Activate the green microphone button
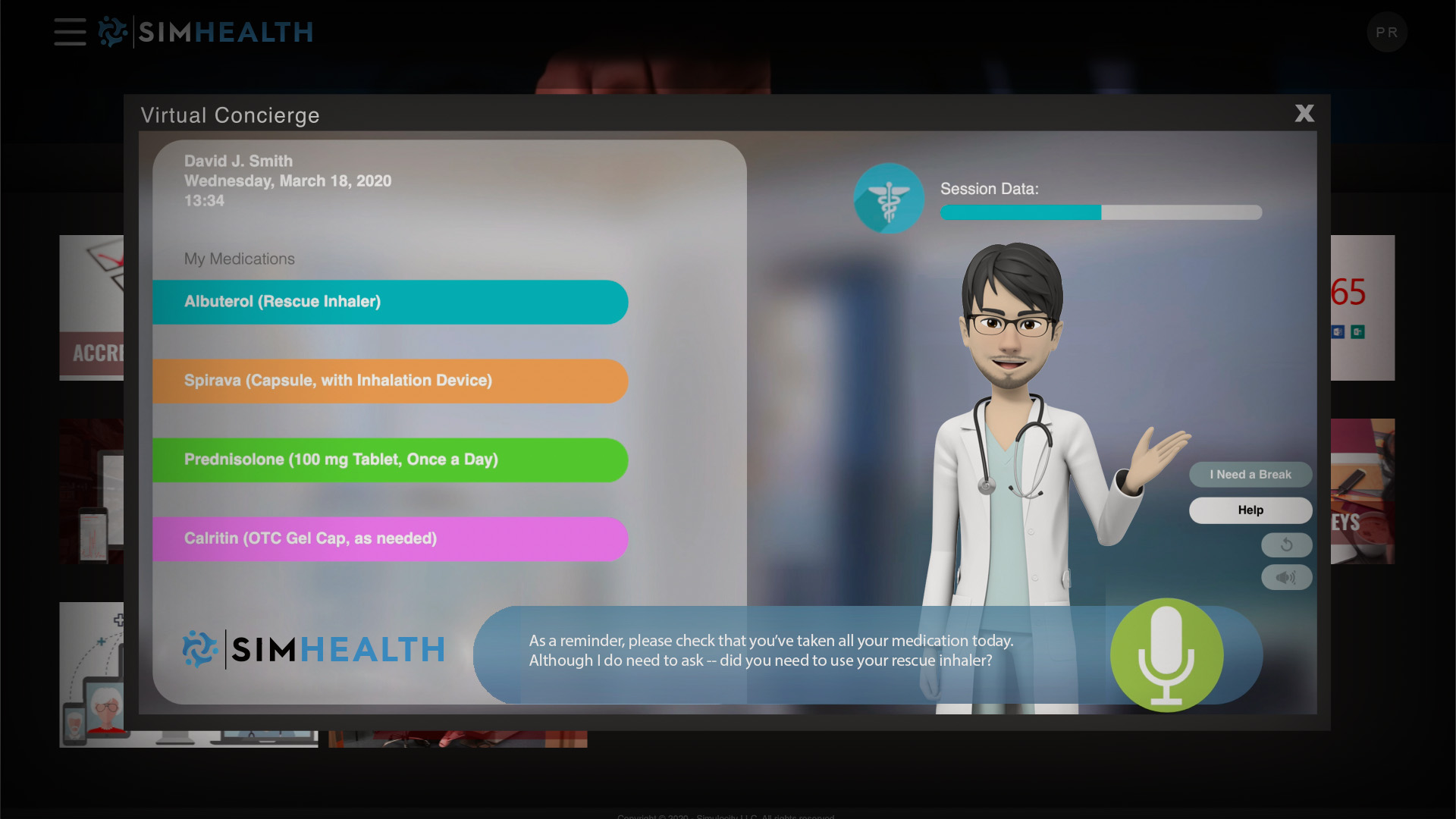 pyautogui.click(x=1166, y=654)
